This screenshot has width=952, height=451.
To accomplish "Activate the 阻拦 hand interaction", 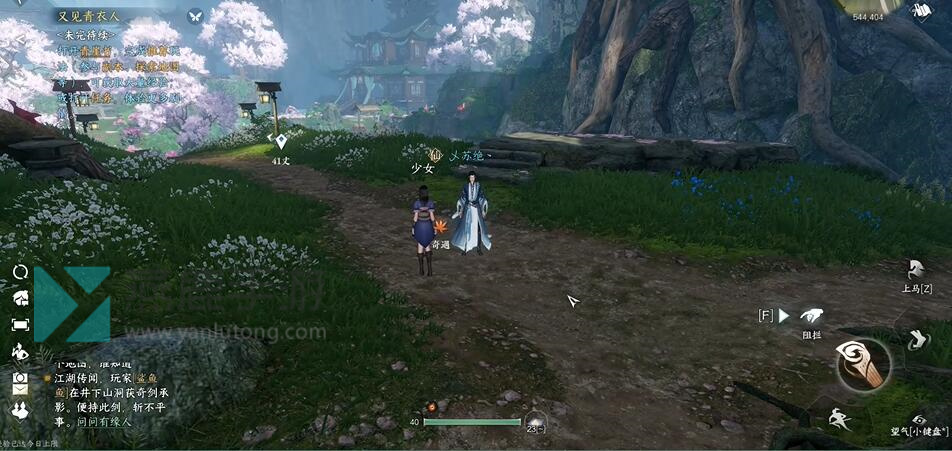I will [x=811, y=316].
